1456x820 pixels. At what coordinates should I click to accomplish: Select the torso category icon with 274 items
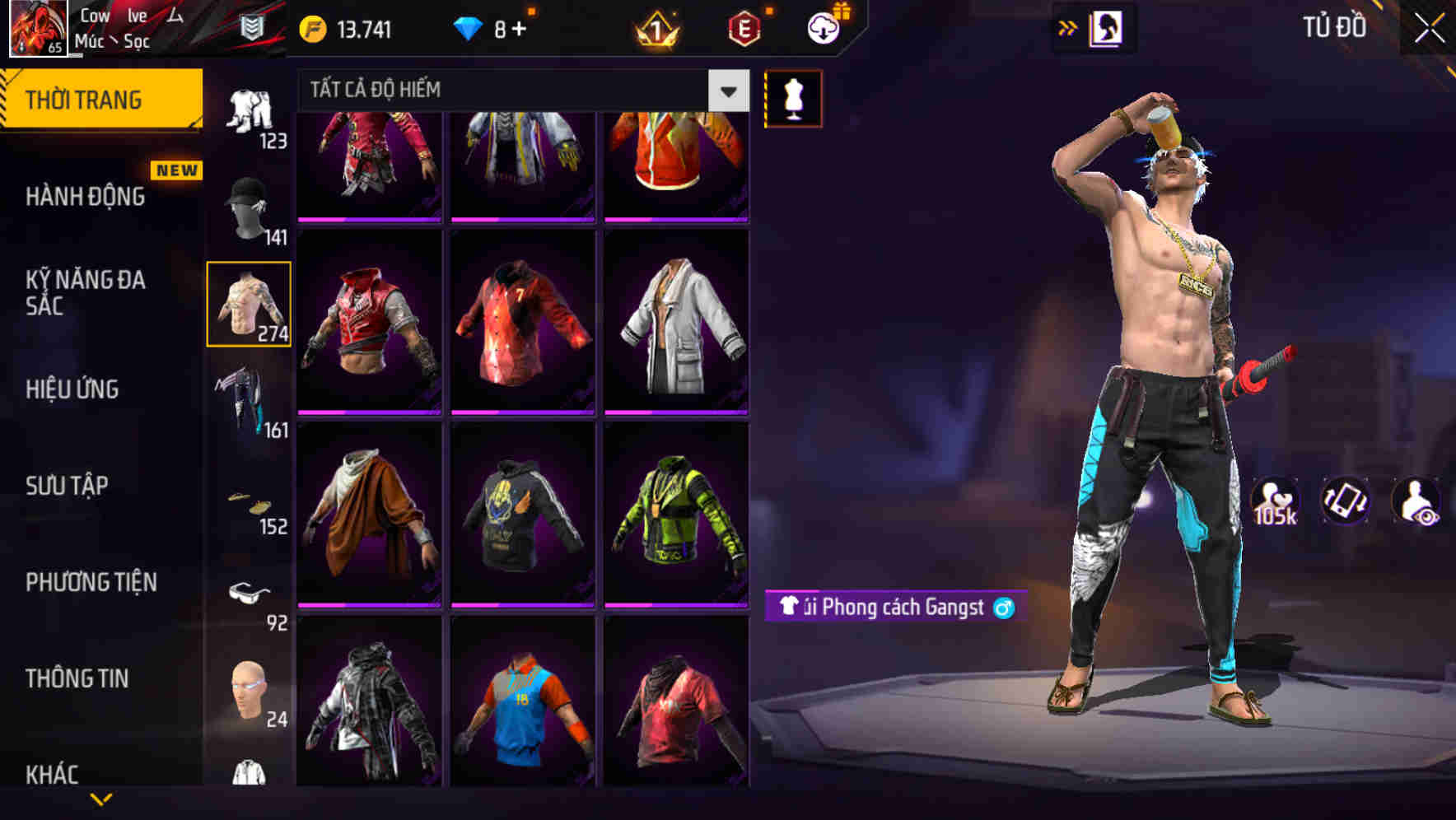point(248,303)
